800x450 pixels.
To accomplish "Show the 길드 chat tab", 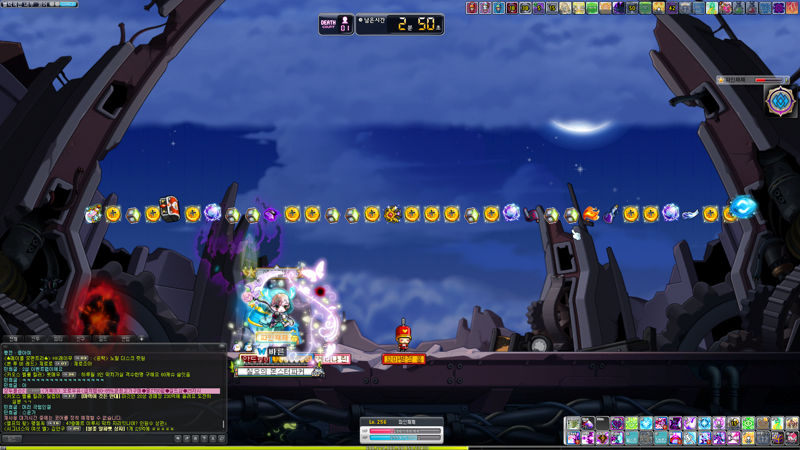I will coord(102,339).
